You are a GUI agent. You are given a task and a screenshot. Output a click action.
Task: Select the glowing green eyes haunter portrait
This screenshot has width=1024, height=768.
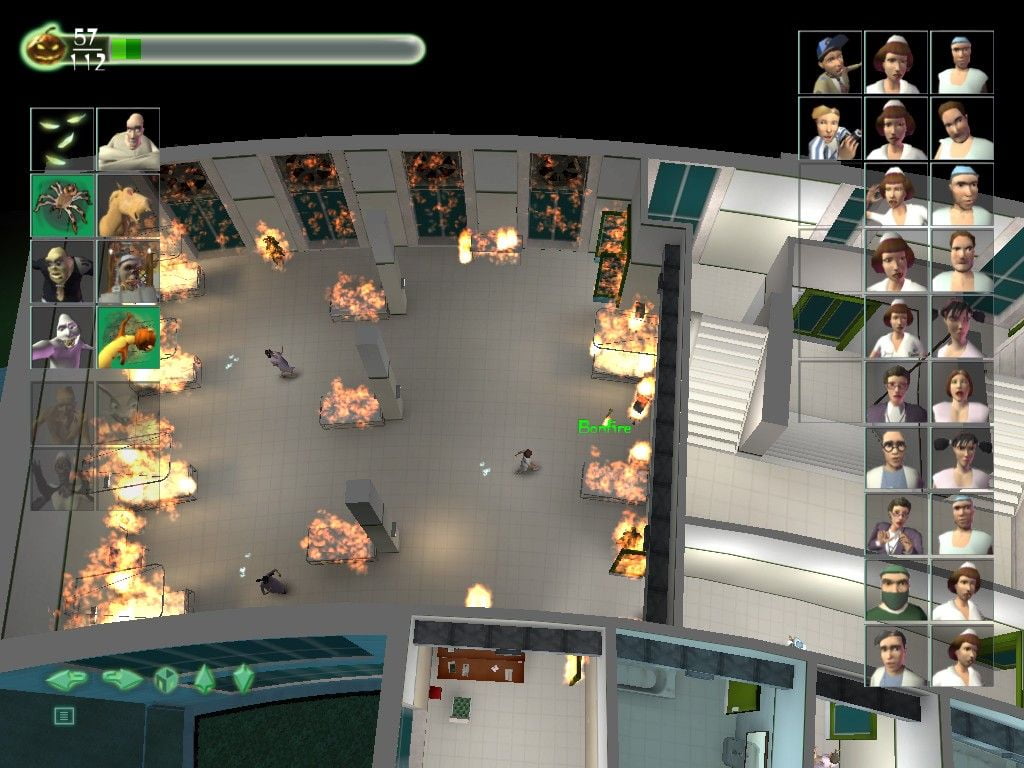click(x=62, y=140)
